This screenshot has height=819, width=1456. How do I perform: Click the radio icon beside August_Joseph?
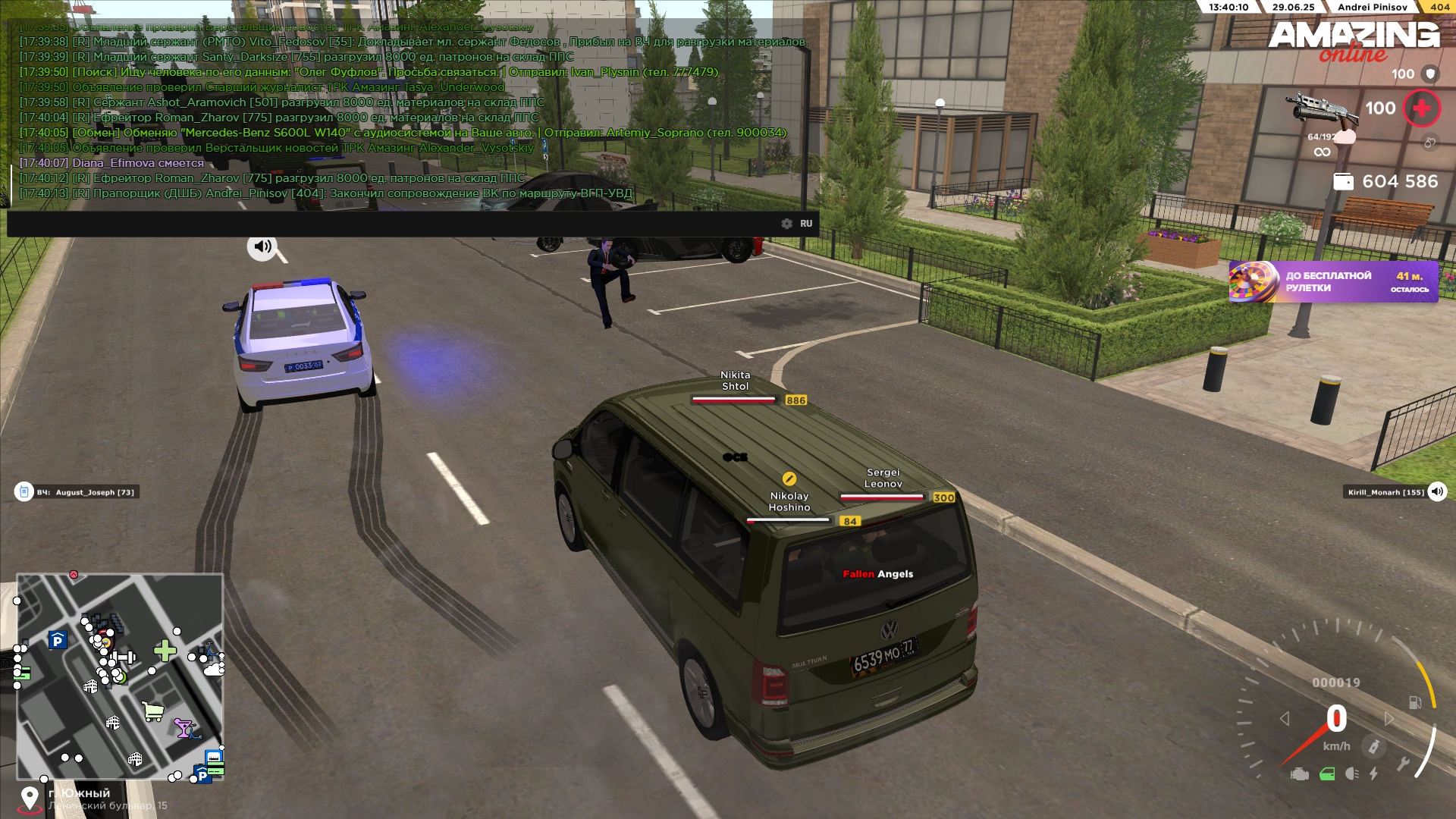point(24,492)
